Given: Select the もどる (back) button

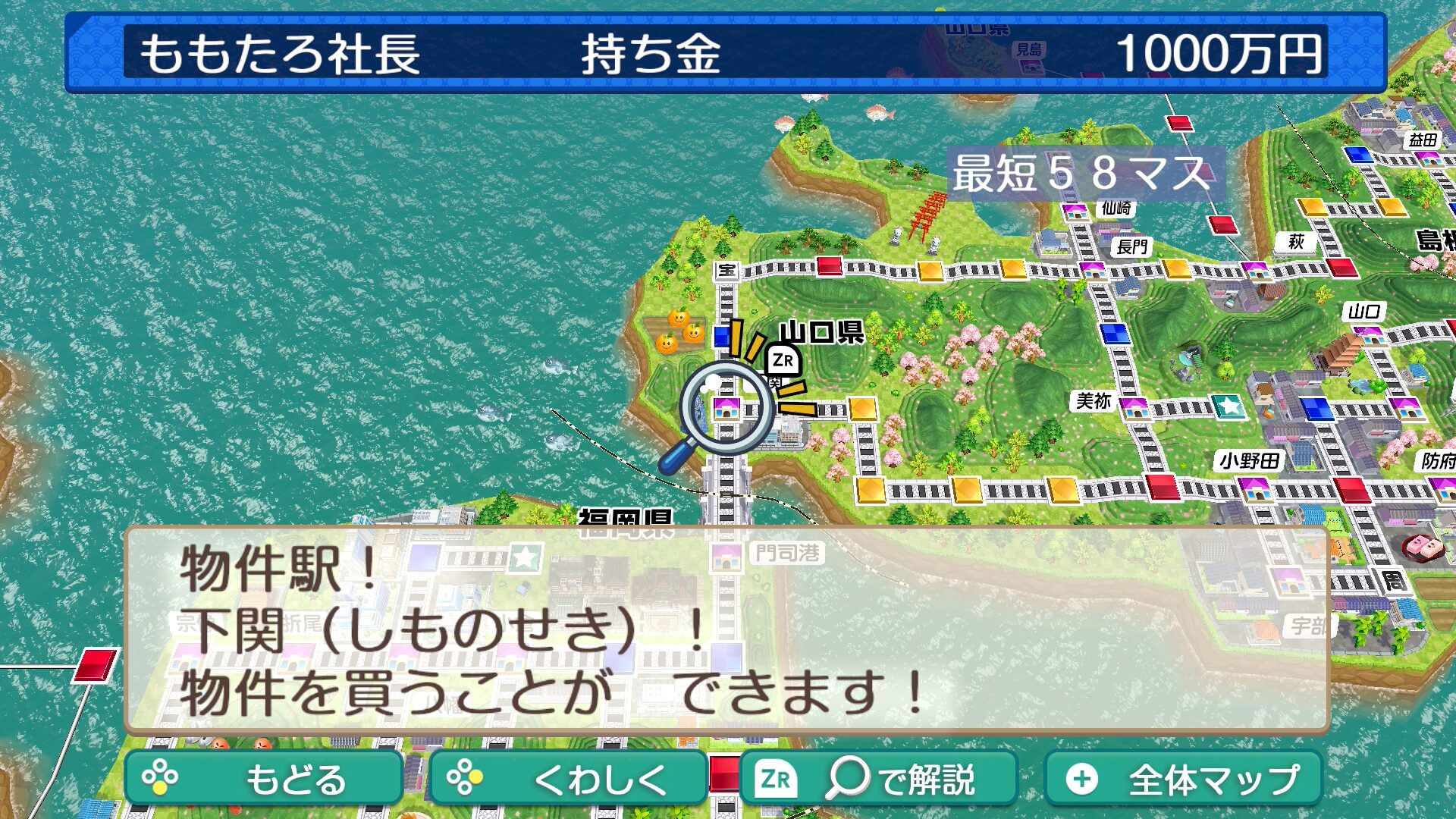Looking at the screenshot, I should point(263,779).
